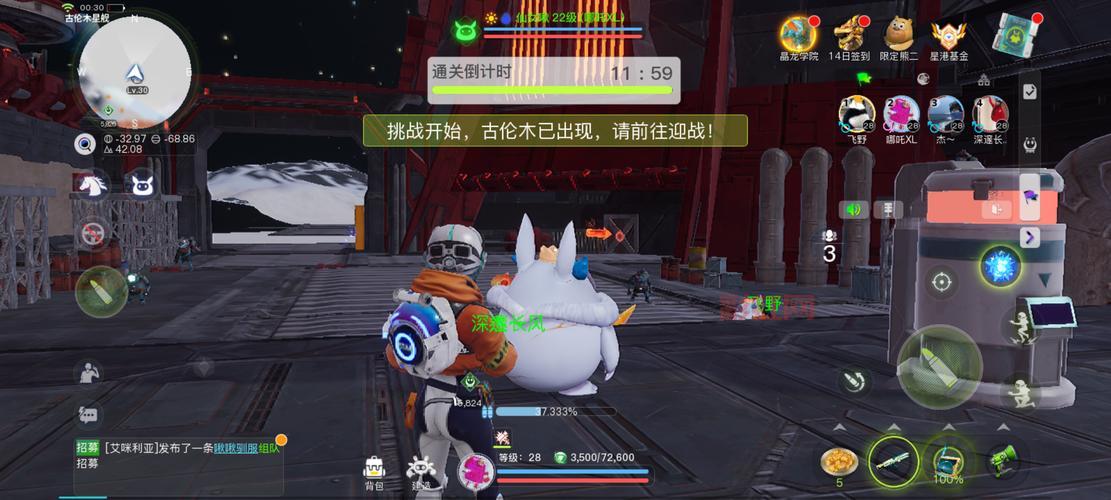Summon the horse mount icon
This screenshot has width=1111, height=500.
click(92, 184)
